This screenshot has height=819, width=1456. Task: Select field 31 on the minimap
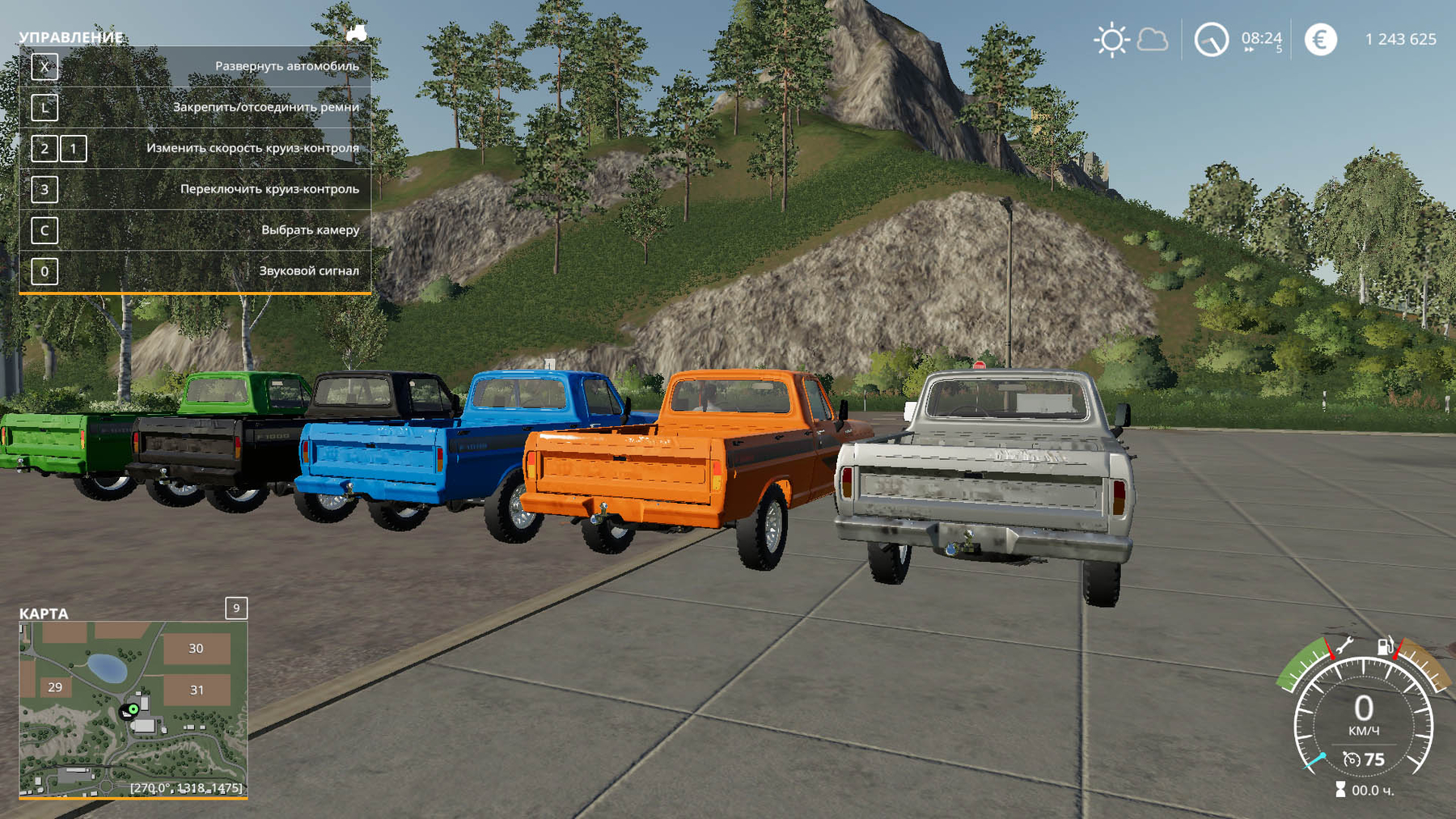pyautogui.click(x=197, y=690)
